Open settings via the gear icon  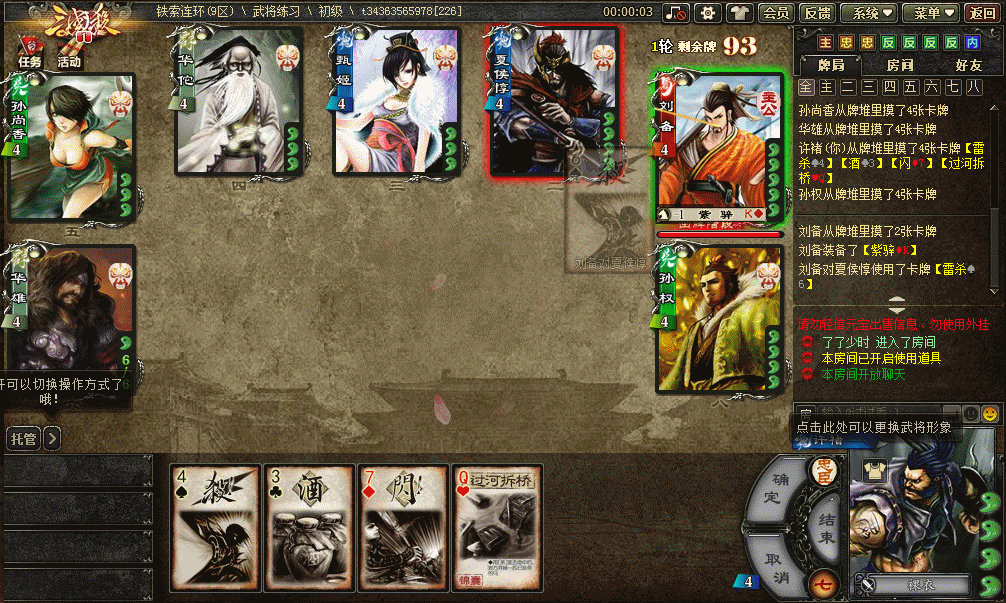point(708,13)
